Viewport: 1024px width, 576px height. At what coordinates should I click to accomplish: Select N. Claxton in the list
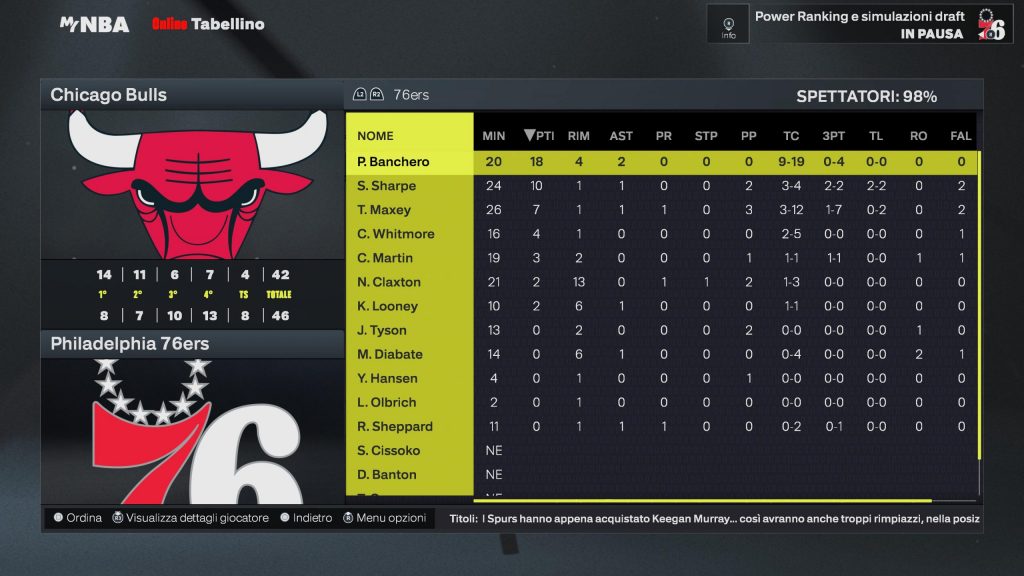tap(389, 282)
